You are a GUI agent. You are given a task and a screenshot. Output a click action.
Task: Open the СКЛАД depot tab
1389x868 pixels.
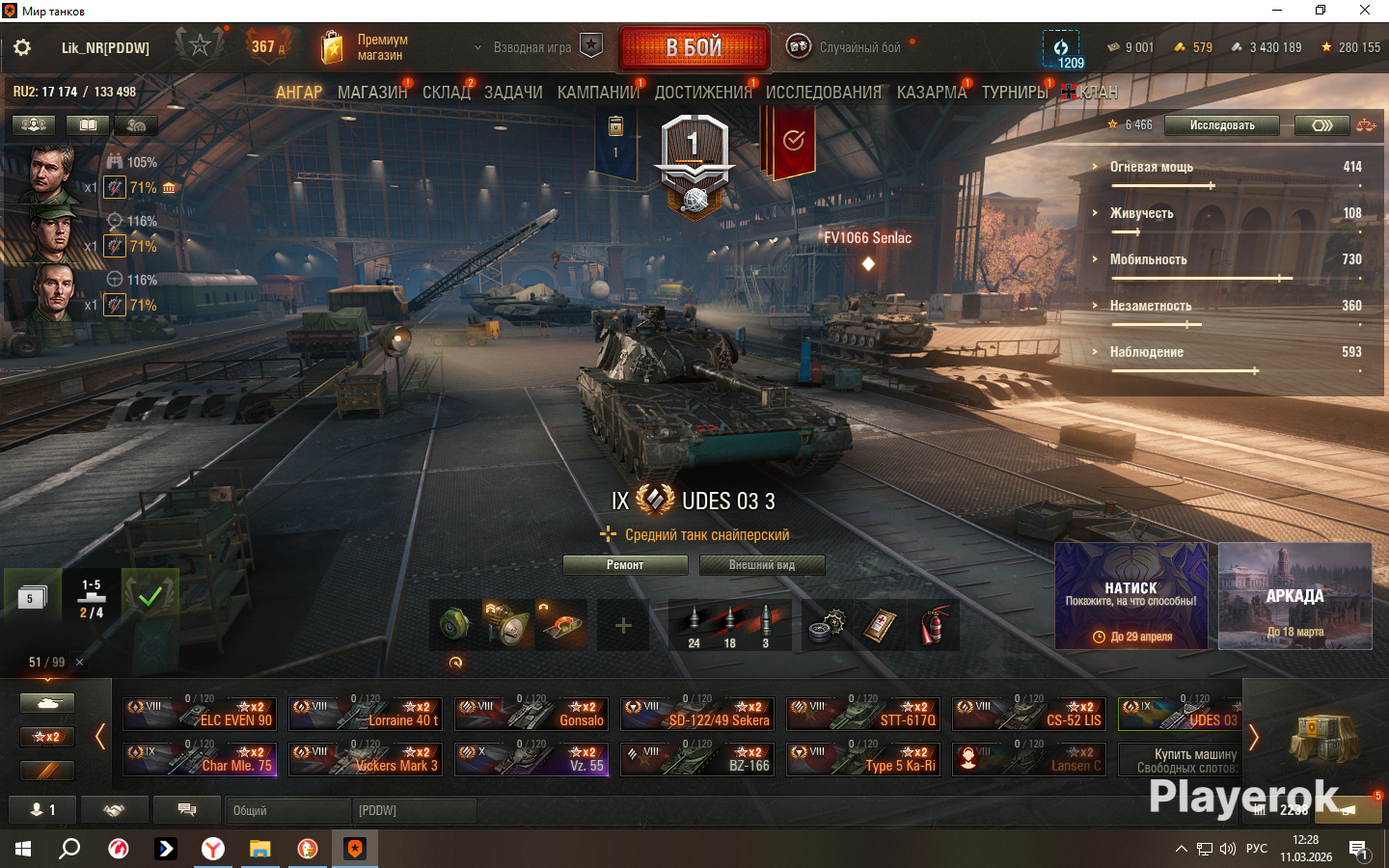(447, 93)
